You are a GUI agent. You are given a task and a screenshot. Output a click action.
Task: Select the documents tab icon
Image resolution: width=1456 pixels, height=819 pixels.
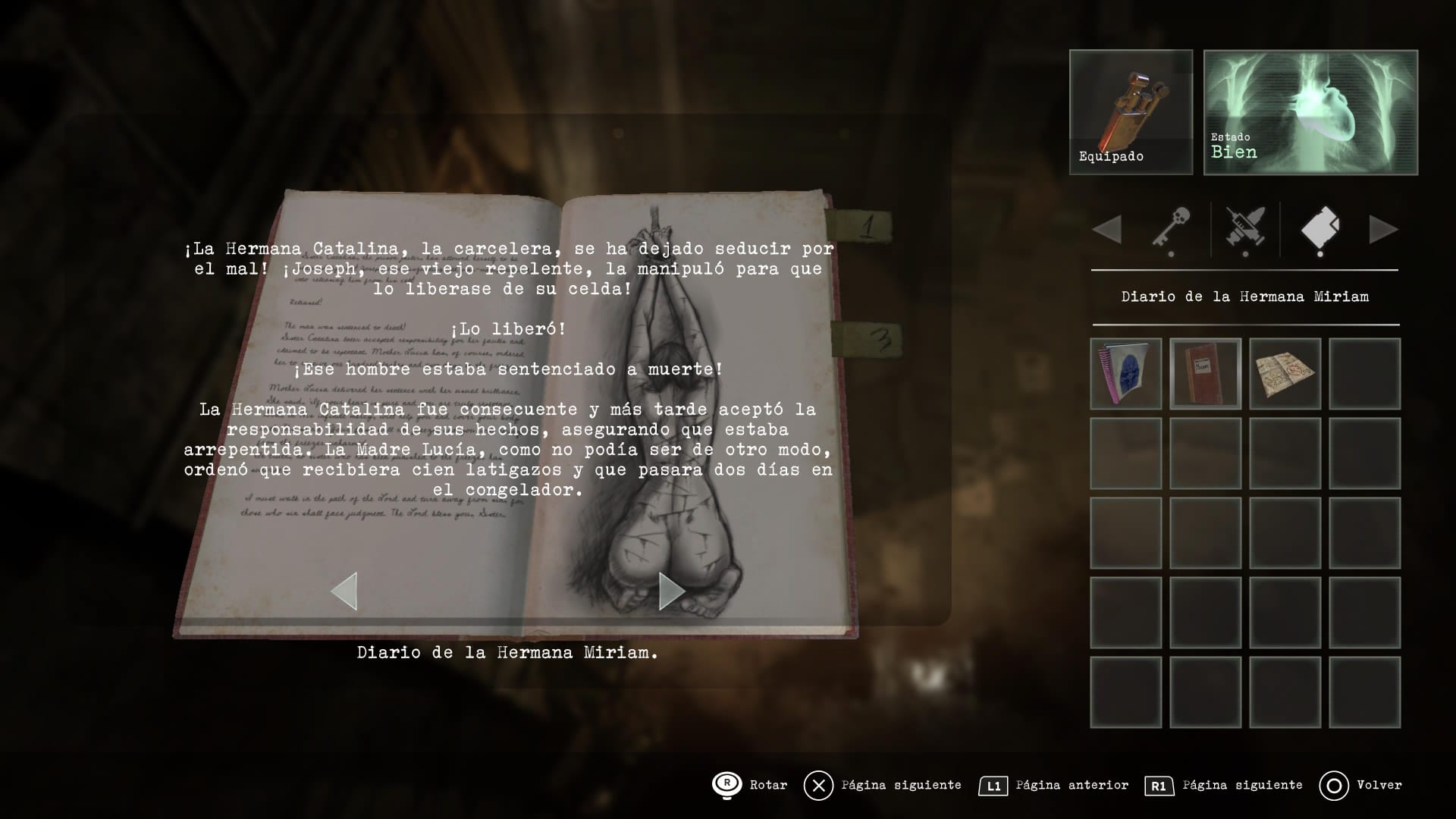[1319, 228]
